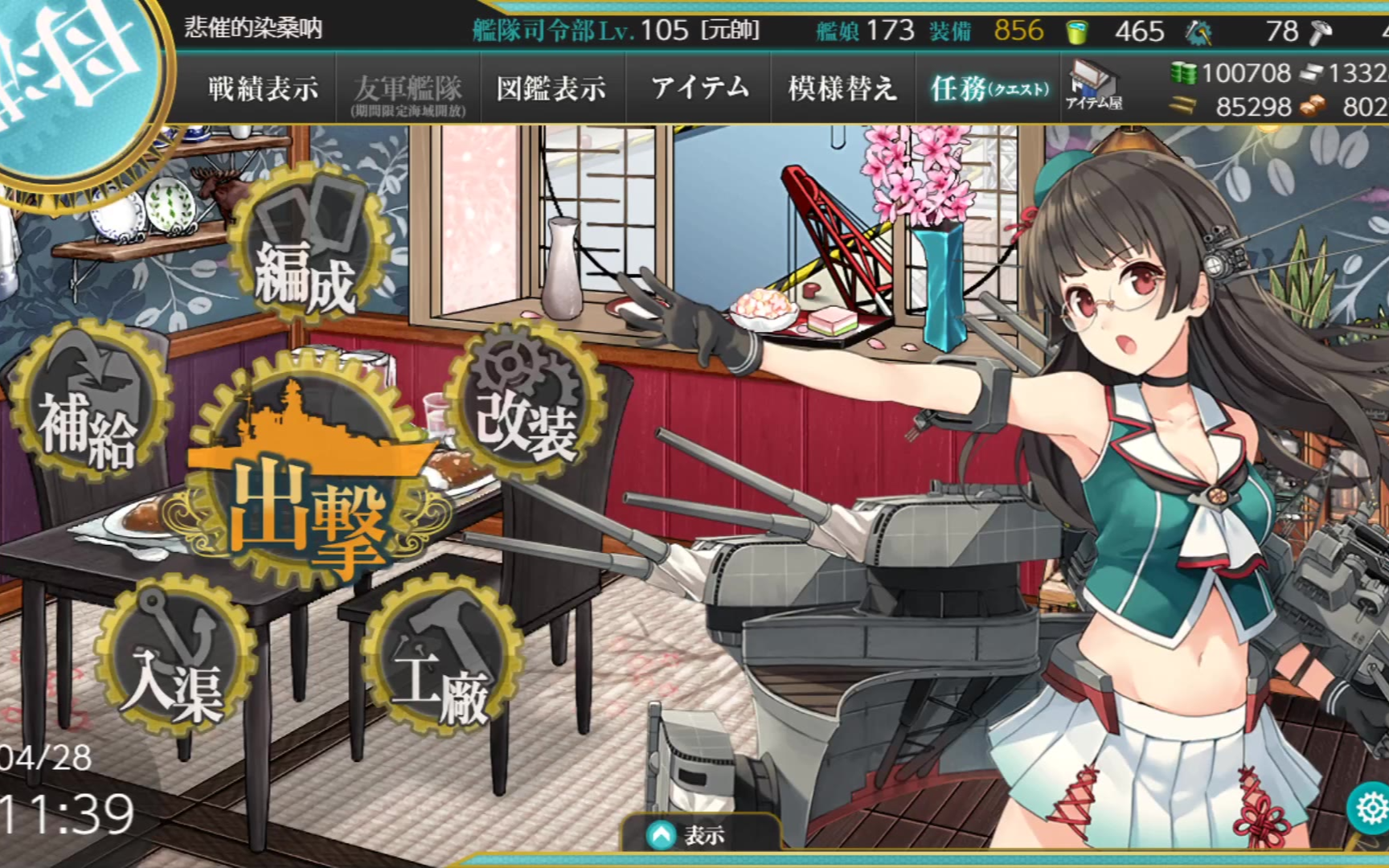Expand the 表示 panel at bottom center

(696, 836)
